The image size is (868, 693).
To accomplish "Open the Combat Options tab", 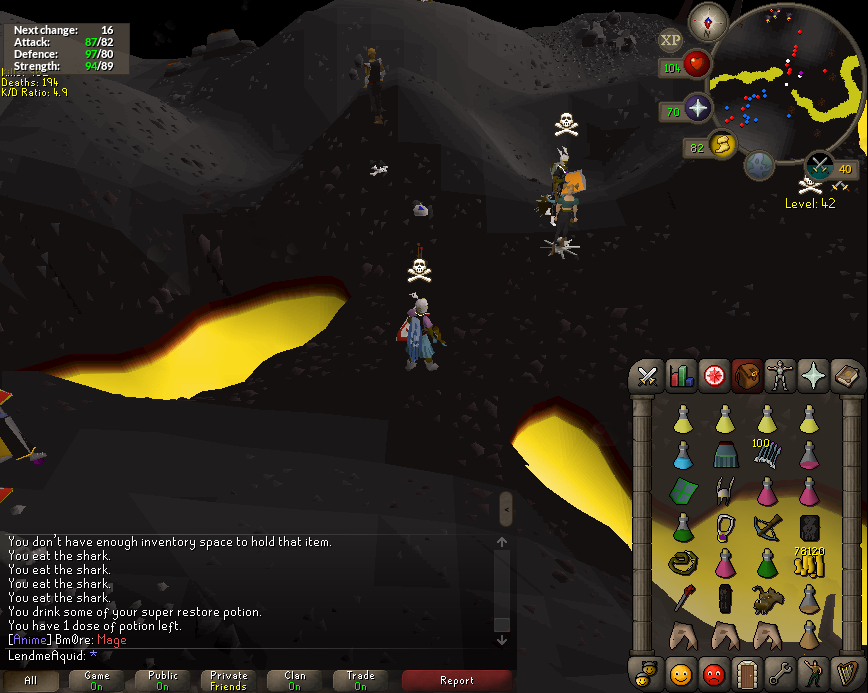I will point(647,377).
